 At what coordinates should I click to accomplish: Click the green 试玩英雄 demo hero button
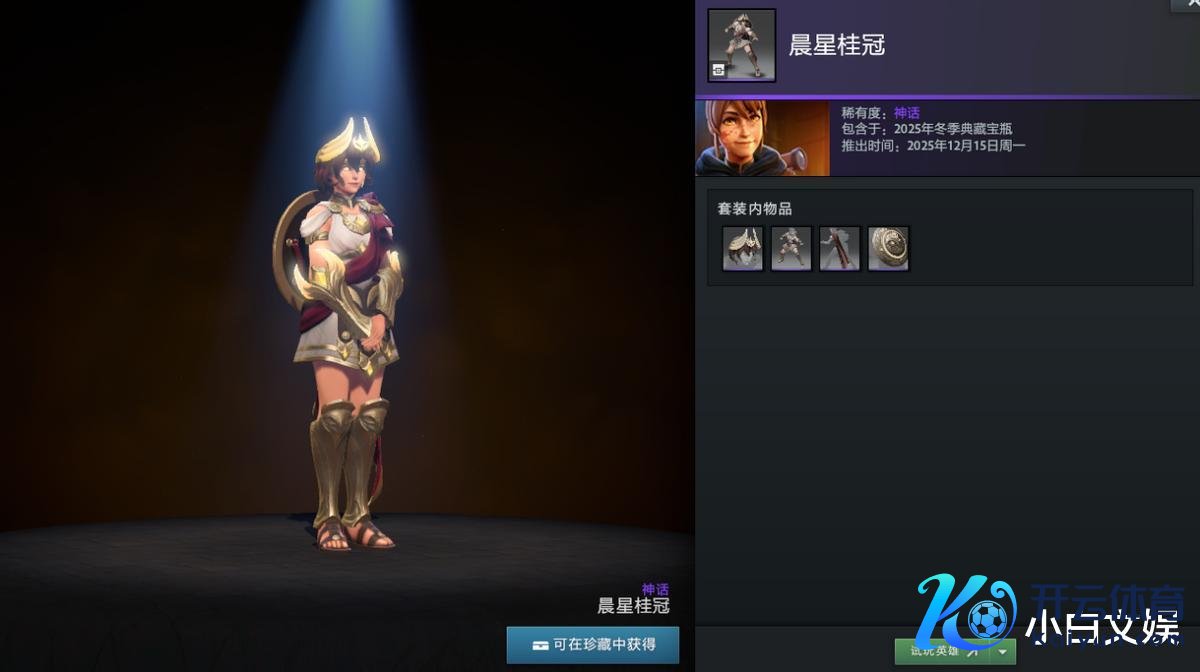940,651
